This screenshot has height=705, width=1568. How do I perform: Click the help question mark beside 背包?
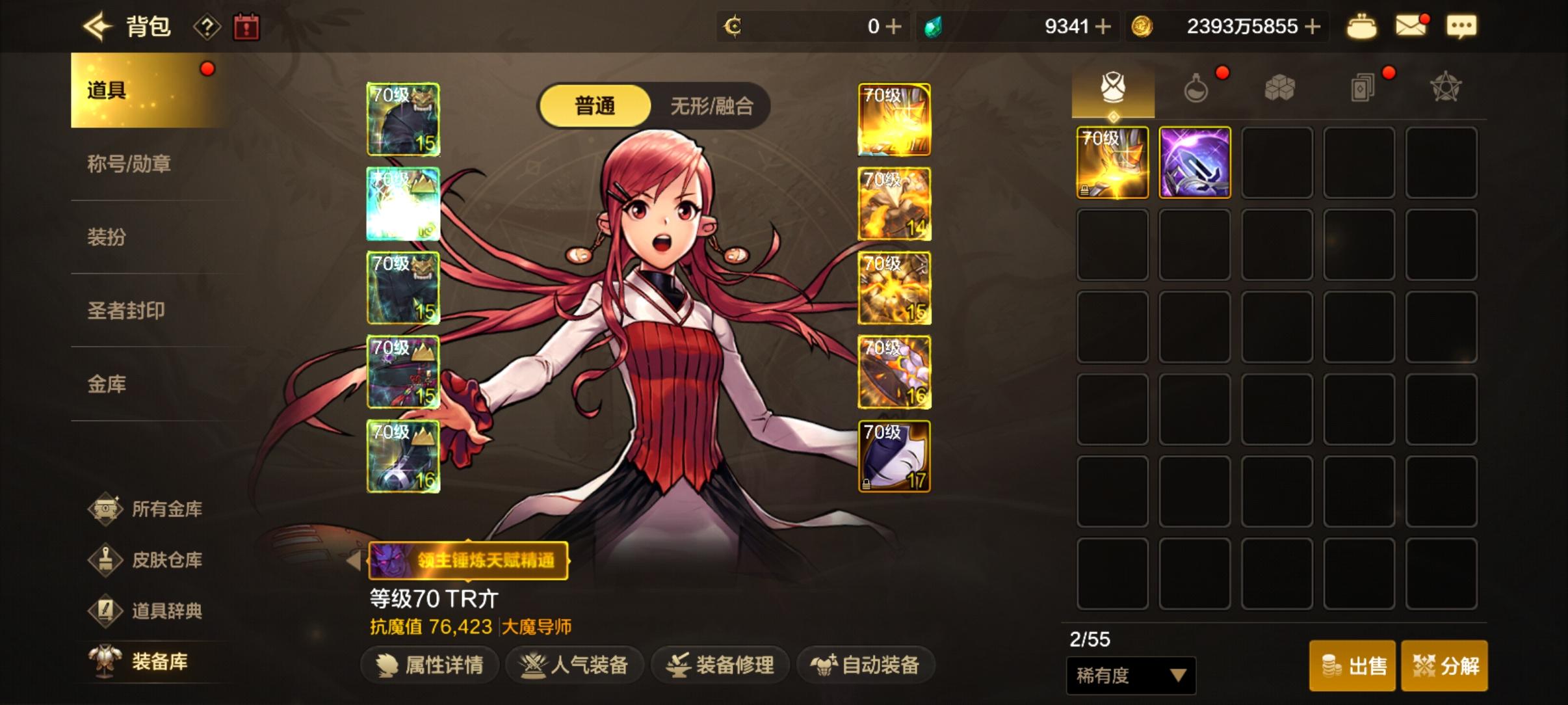(207, 26)
